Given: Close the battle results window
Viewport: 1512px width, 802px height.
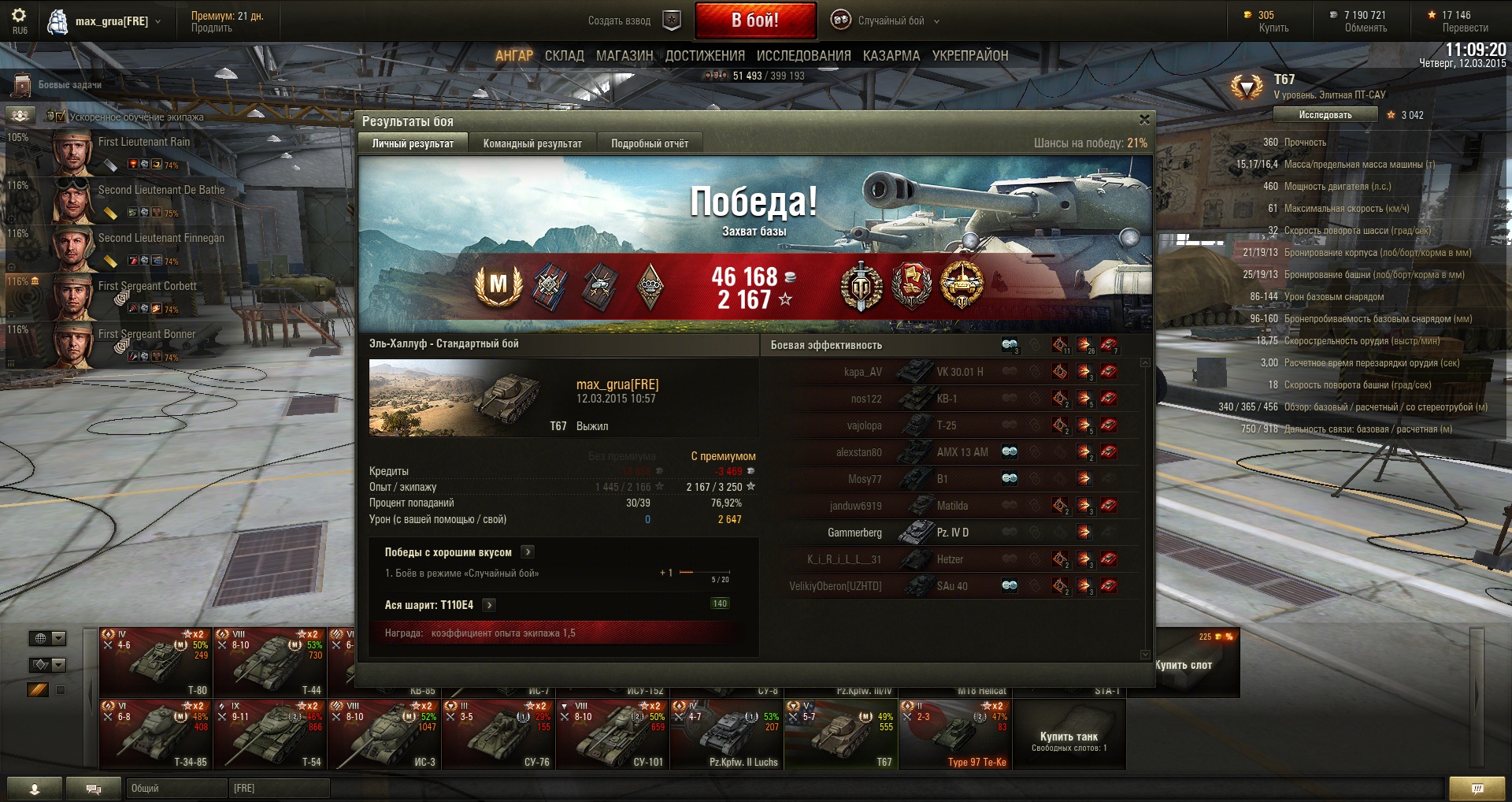Looking at the screenshot, I should pyautogui.click(x=1144, y=120).
